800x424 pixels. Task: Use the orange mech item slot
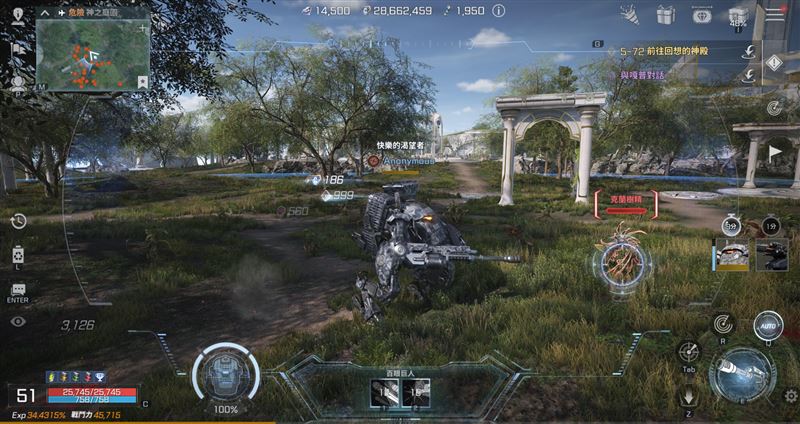coord(730,254)
